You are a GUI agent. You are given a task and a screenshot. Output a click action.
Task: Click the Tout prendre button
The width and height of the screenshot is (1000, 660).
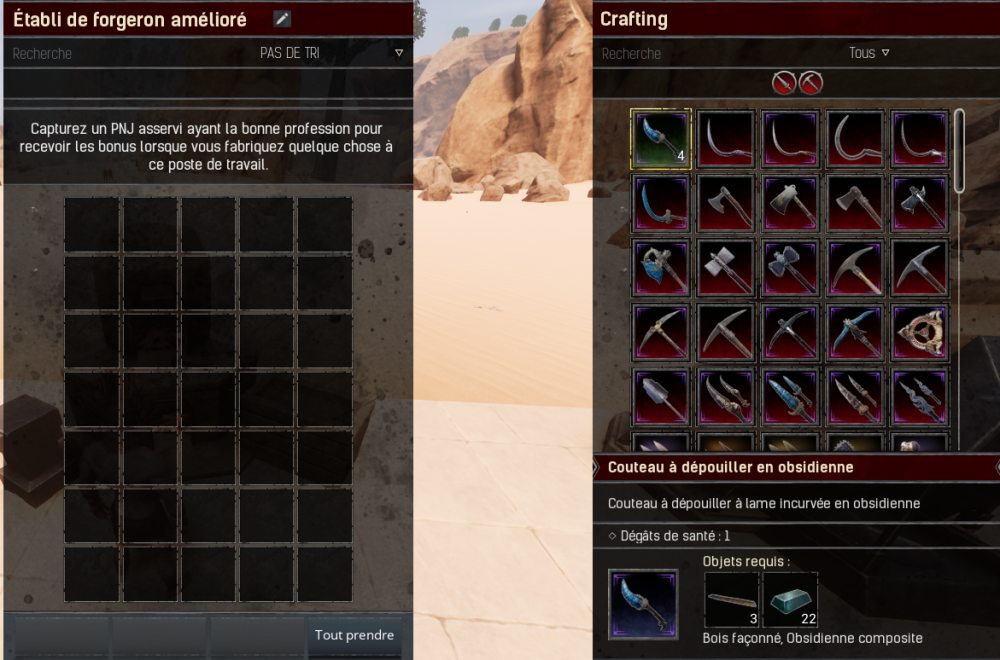point(354,635)
